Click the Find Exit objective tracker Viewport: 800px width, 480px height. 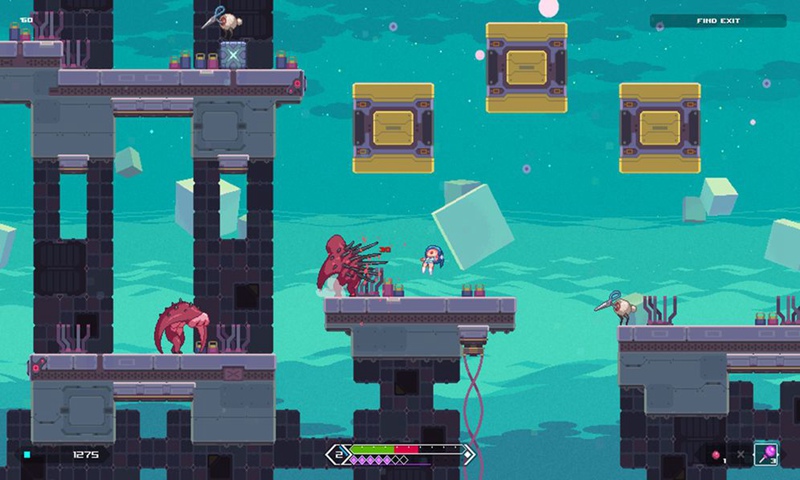pyautogui.click(x=717, y=20)
